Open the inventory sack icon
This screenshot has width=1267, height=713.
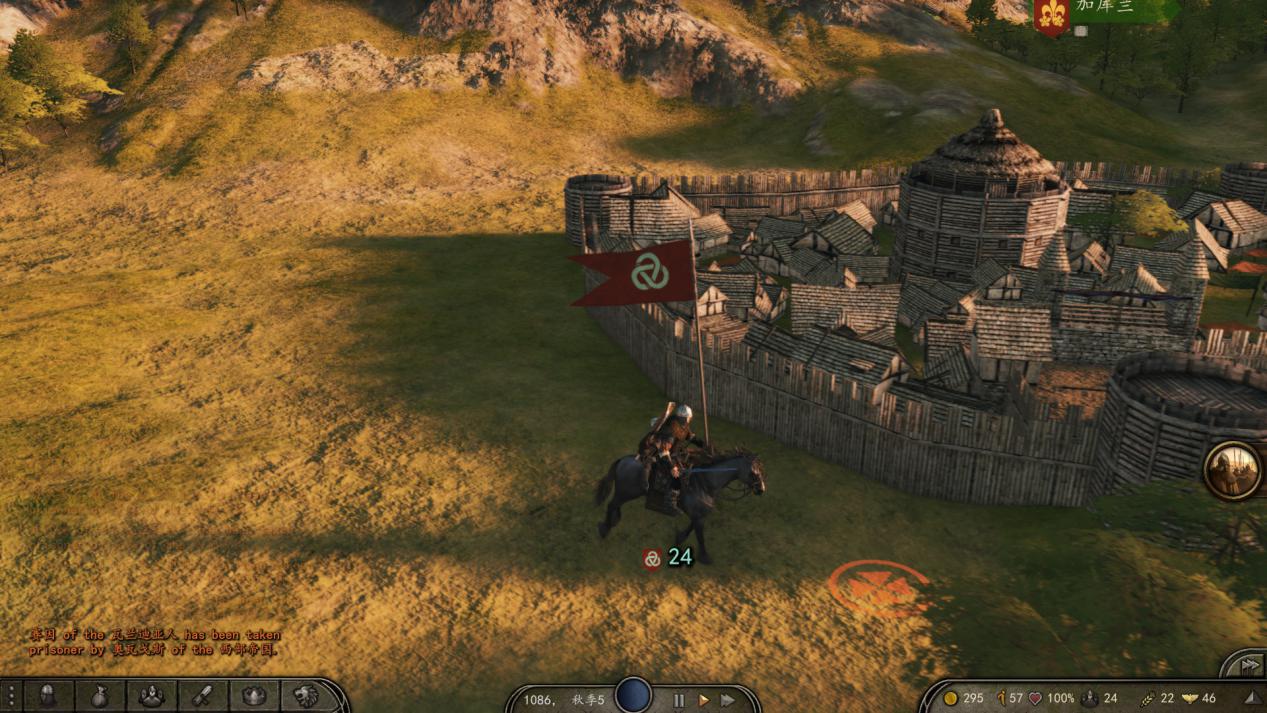(99, 696)
